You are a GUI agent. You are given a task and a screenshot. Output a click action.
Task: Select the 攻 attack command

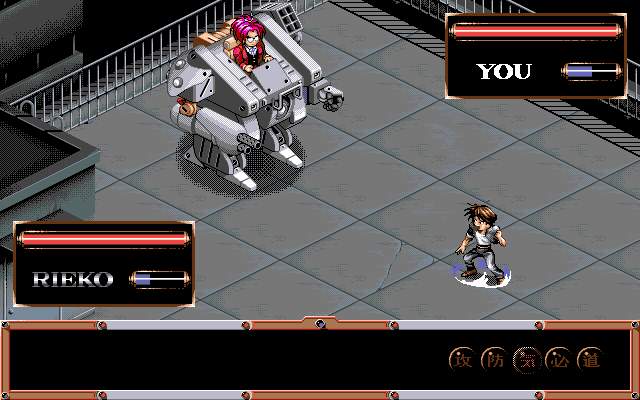coord(462,360)
